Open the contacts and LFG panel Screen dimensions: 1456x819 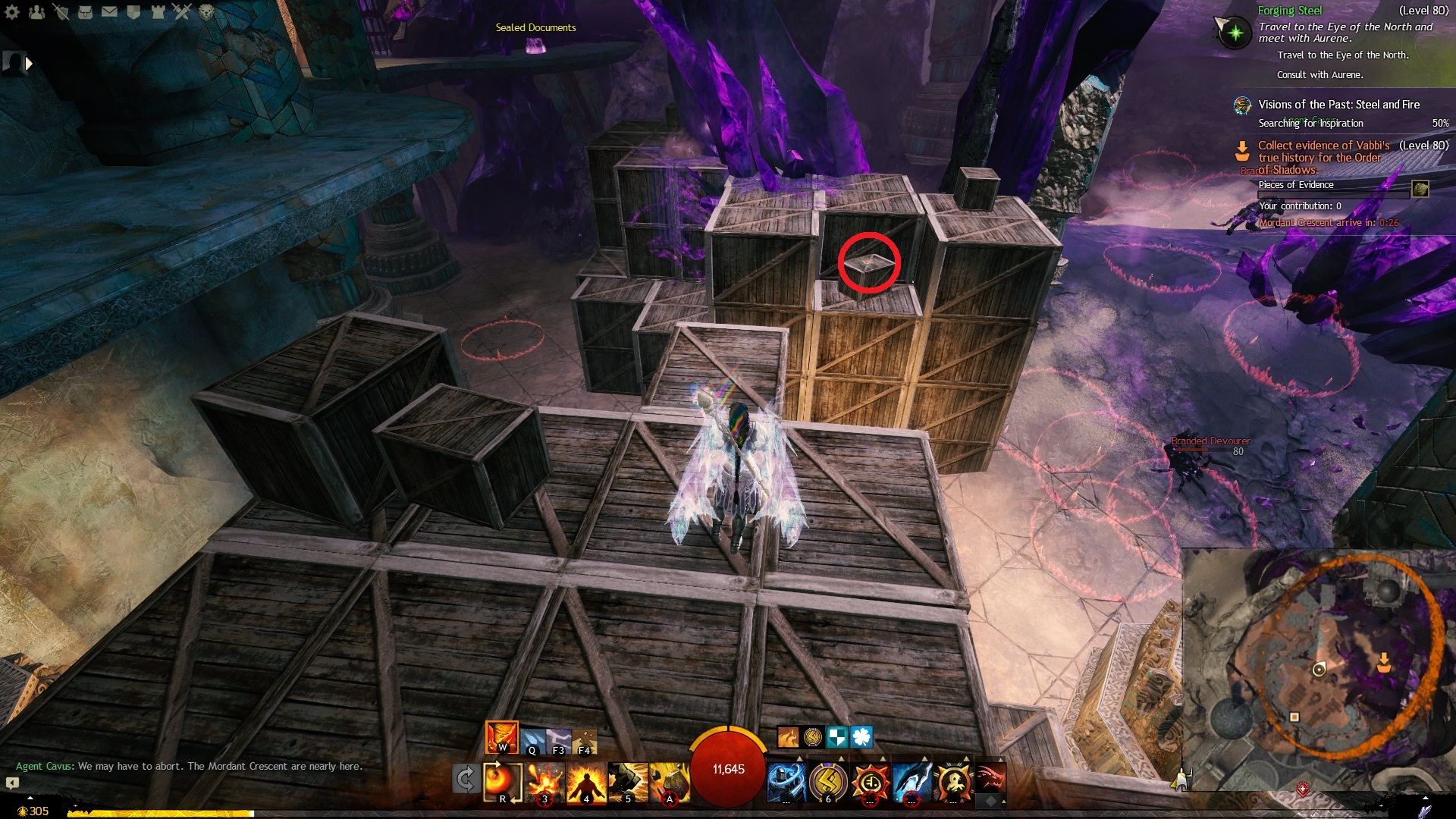[x=36, y=11]
